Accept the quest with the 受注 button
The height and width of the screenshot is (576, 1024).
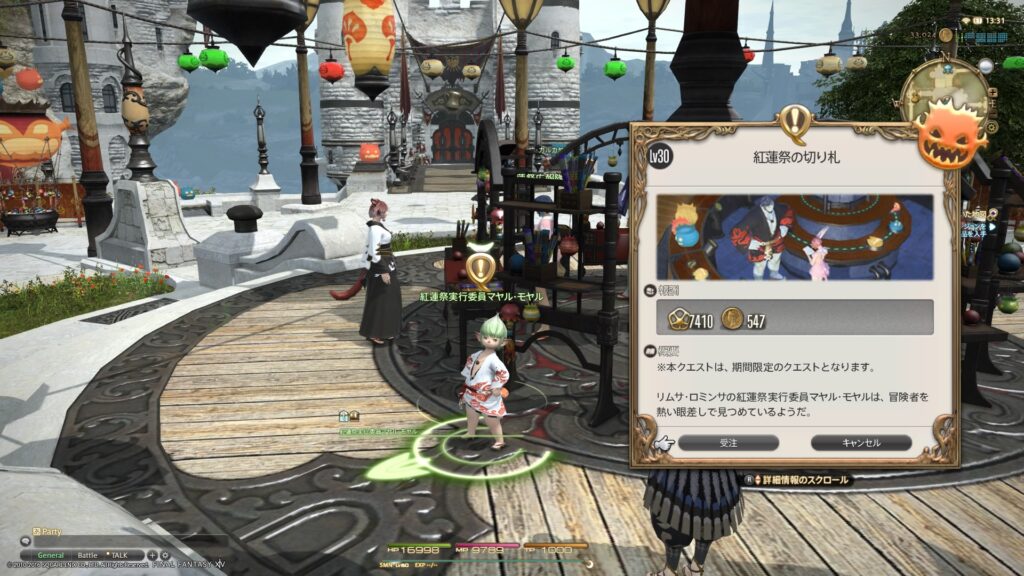pyautogui.click(x=728, y=442)
